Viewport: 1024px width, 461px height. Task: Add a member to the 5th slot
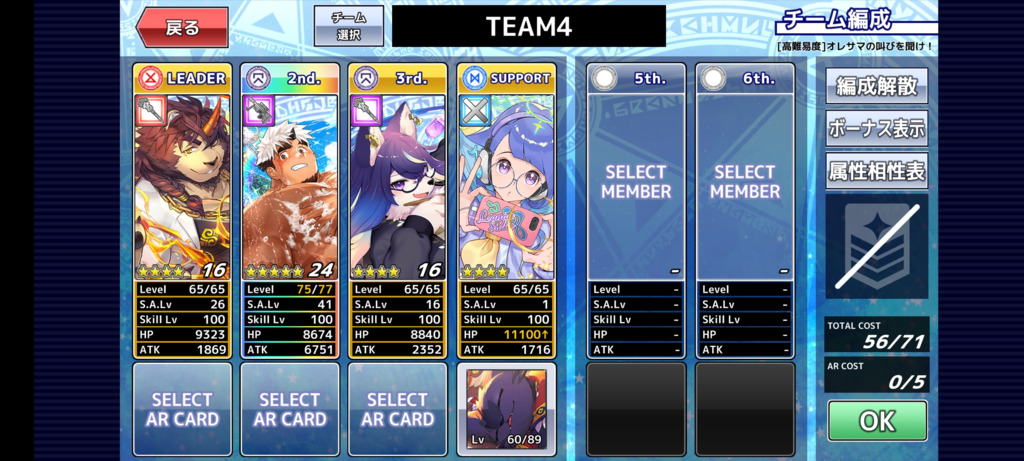point(636,182)
